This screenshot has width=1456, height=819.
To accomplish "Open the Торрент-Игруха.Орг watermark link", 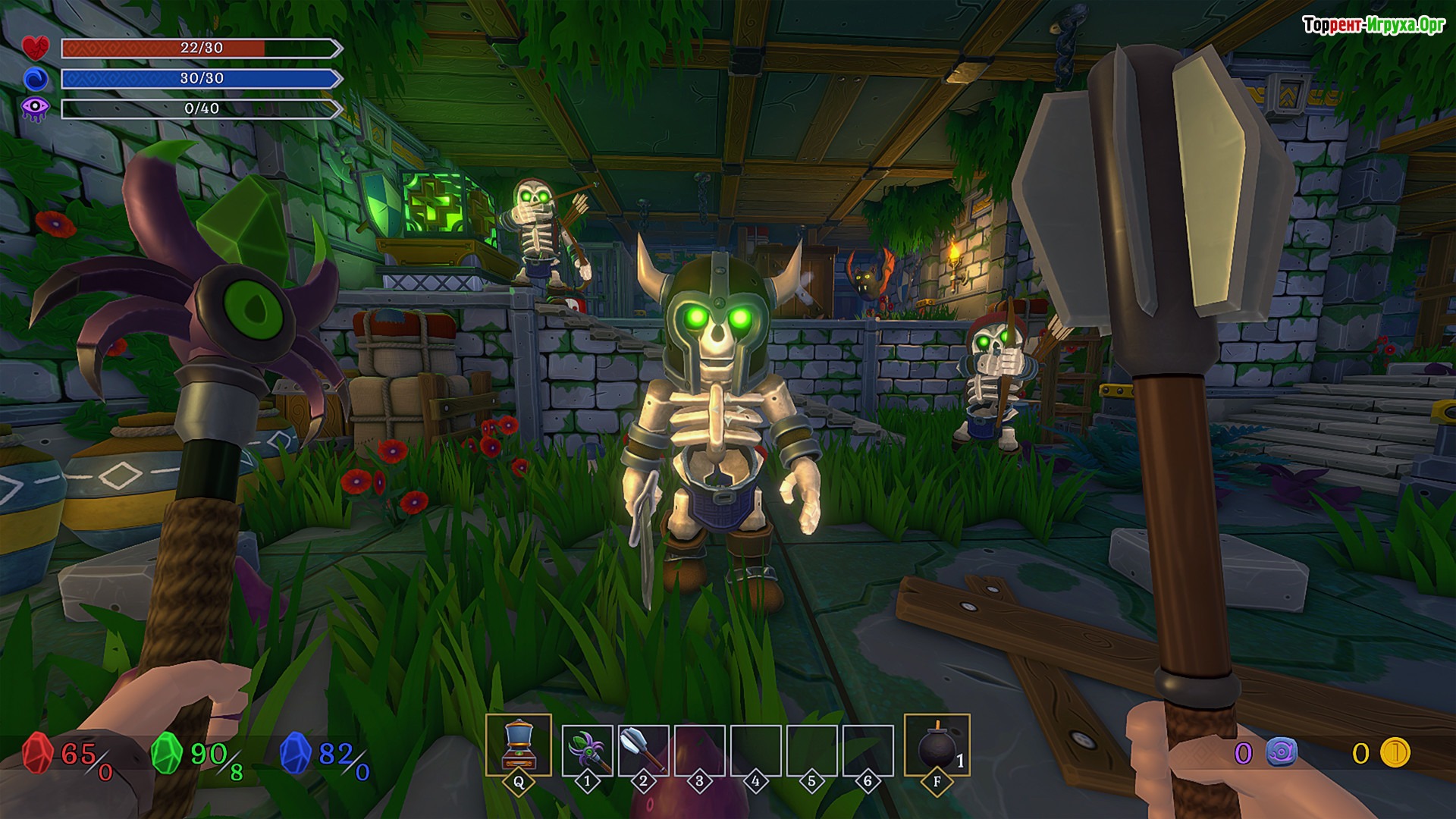I will tap(1373, 25).
